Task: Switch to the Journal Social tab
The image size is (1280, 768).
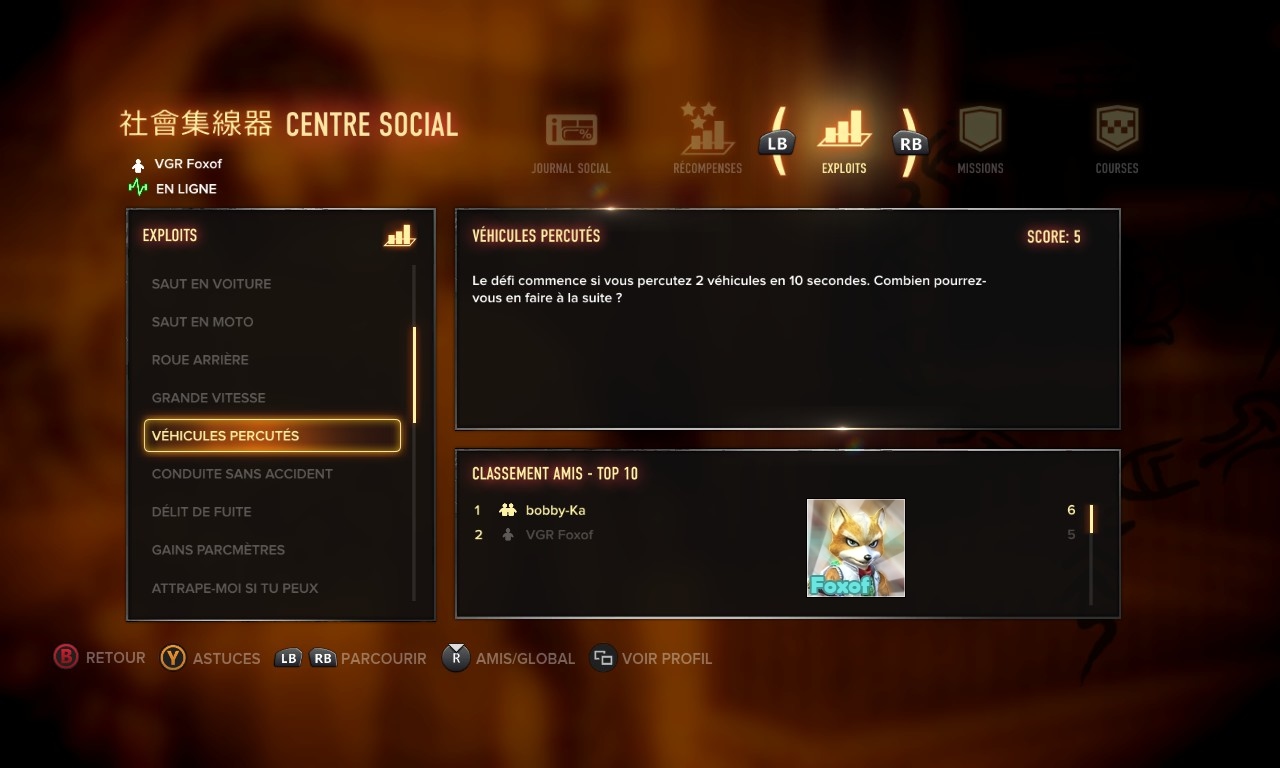Action: (571, 143)
